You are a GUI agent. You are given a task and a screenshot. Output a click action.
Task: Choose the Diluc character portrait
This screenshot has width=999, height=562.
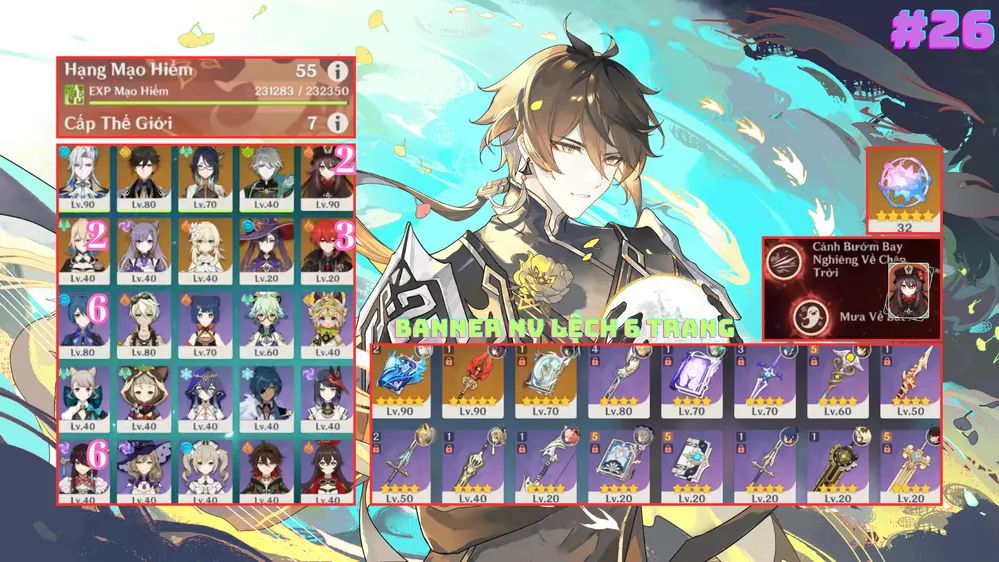point(325,245)
